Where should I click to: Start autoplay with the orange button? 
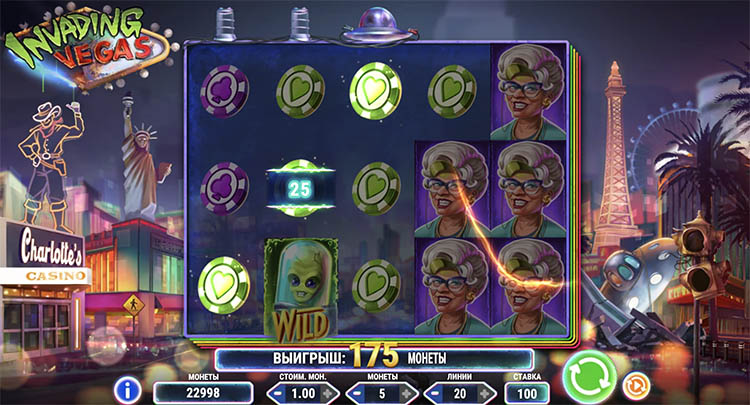pyautogui.click(x=633, y=384)
